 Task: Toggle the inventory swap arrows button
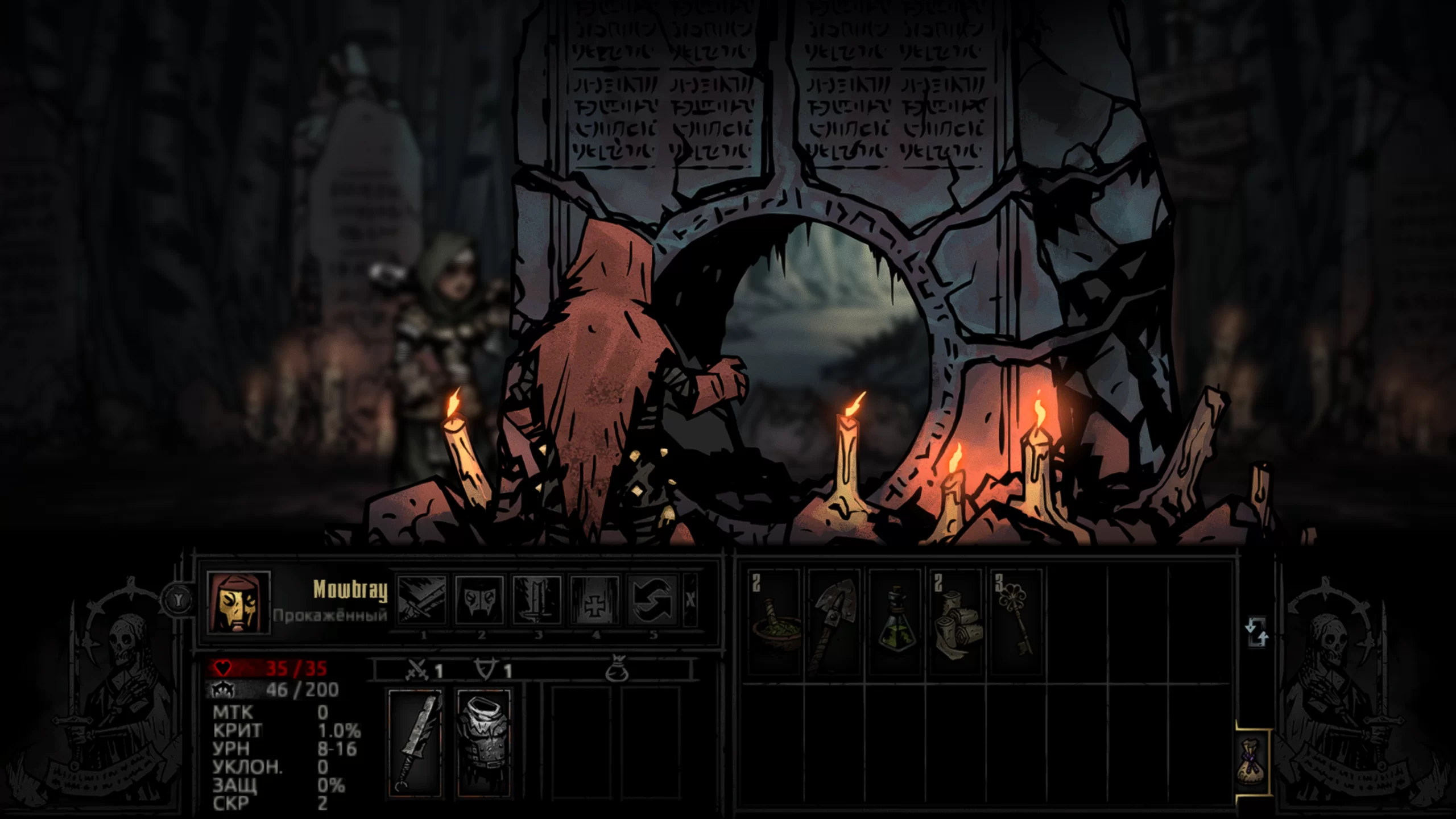1256,632
